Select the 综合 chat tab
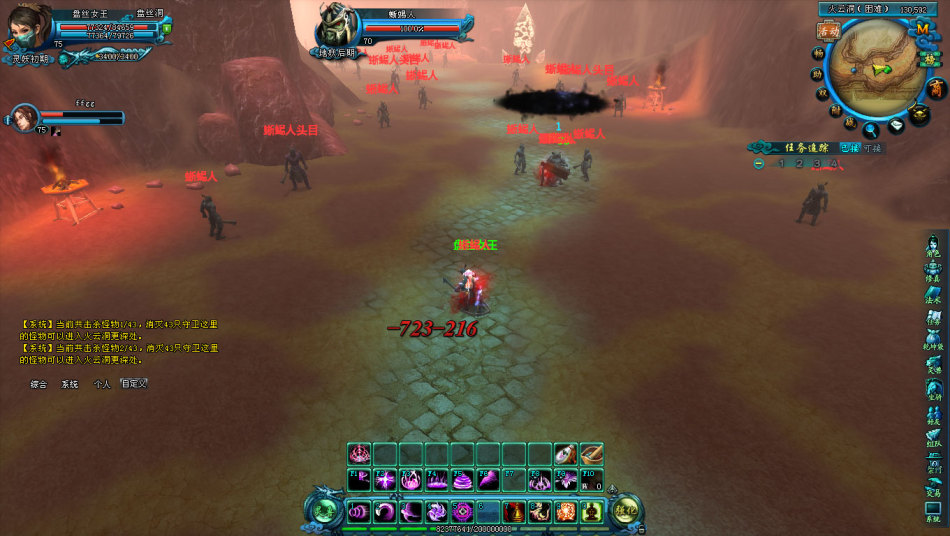This screenshot has width=950, height=536. [39, 383]
